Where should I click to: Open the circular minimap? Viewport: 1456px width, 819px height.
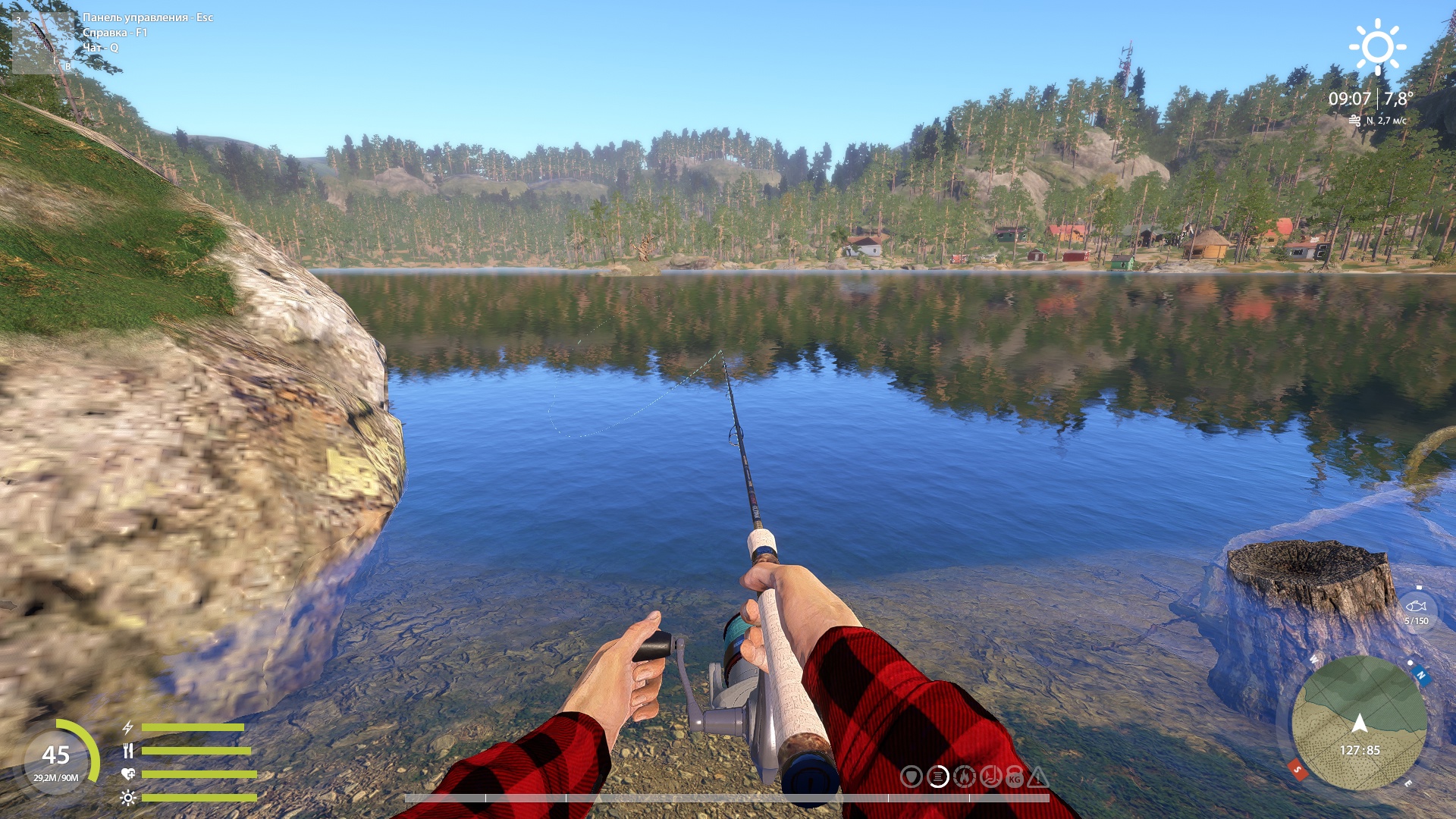(1359, 723)
